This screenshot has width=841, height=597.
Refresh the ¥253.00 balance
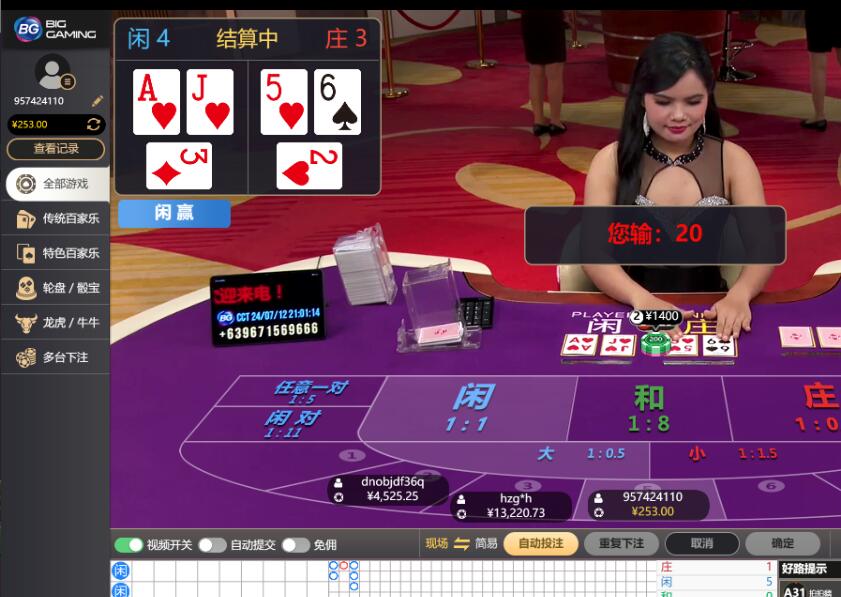[94, 124]
